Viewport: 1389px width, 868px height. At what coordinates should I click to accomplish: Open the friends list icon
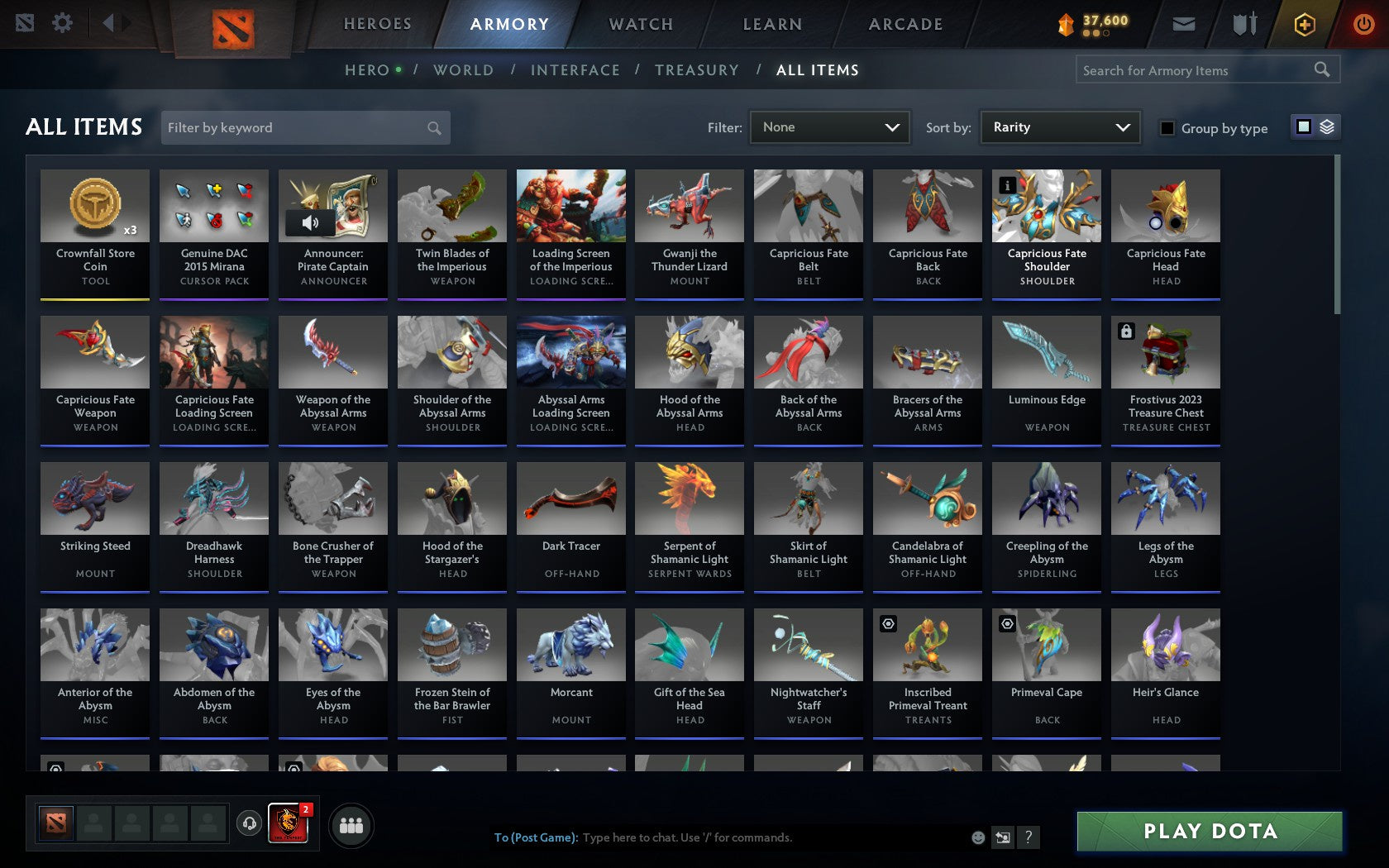click(x=353, y=824)
